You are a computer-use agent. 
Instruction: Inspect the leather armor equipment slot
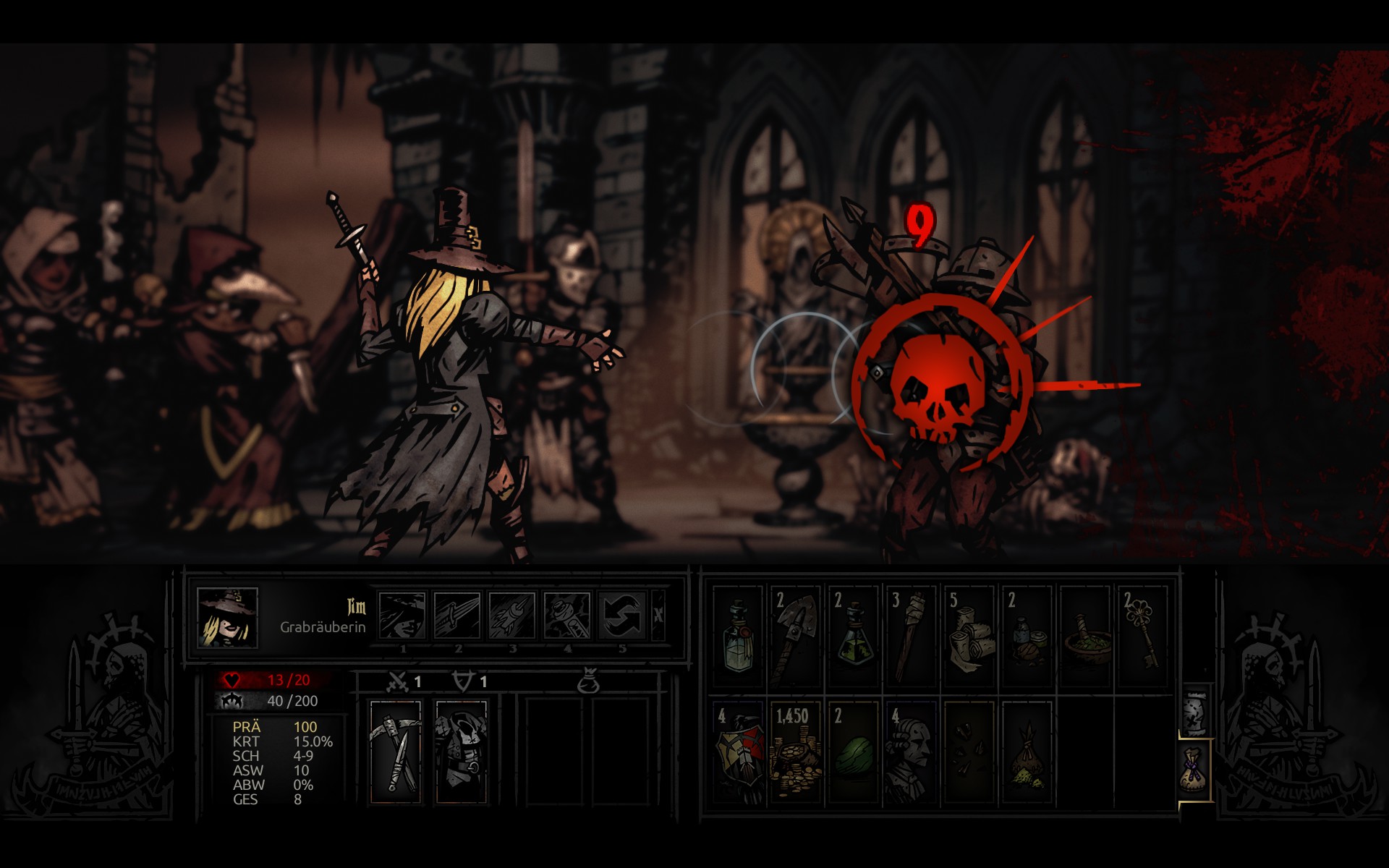[461, 751]
